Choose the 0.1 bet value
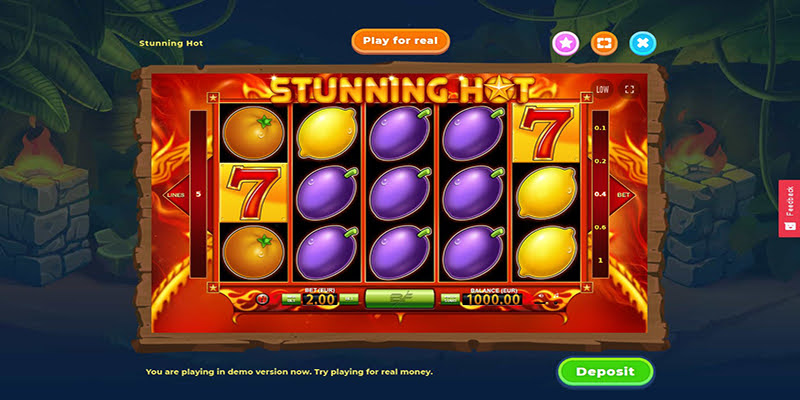This screenshot has height=400, width=800. coord(600,128)
